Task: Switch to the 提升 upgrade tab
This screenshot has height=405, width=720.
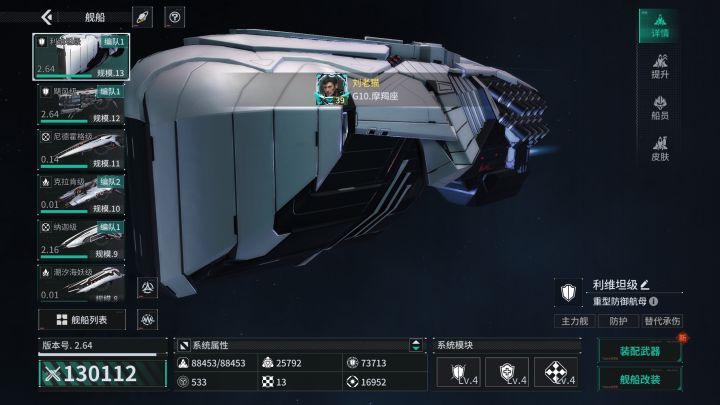Action: 659,68
